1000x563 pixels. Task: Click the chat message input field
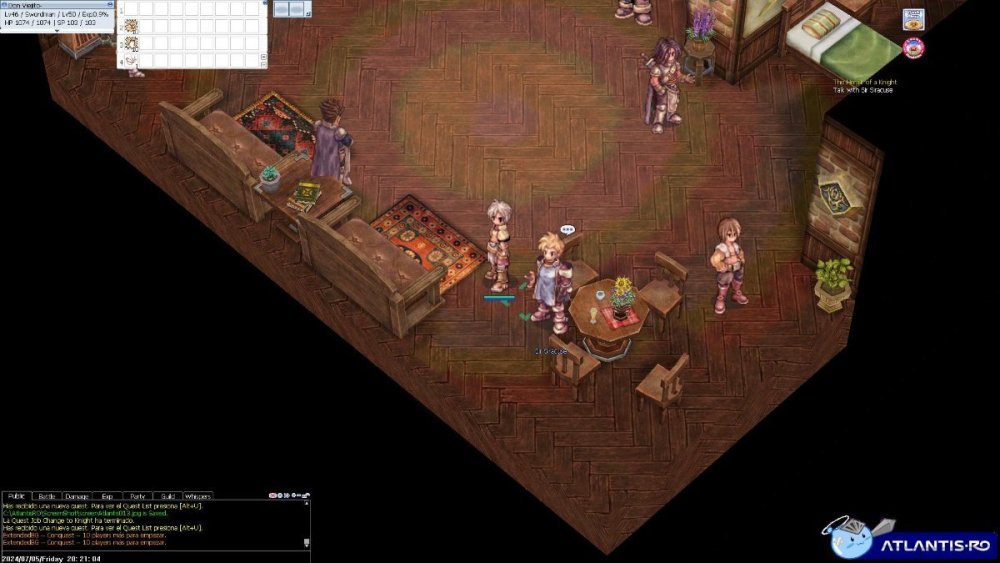coord(150,556)
